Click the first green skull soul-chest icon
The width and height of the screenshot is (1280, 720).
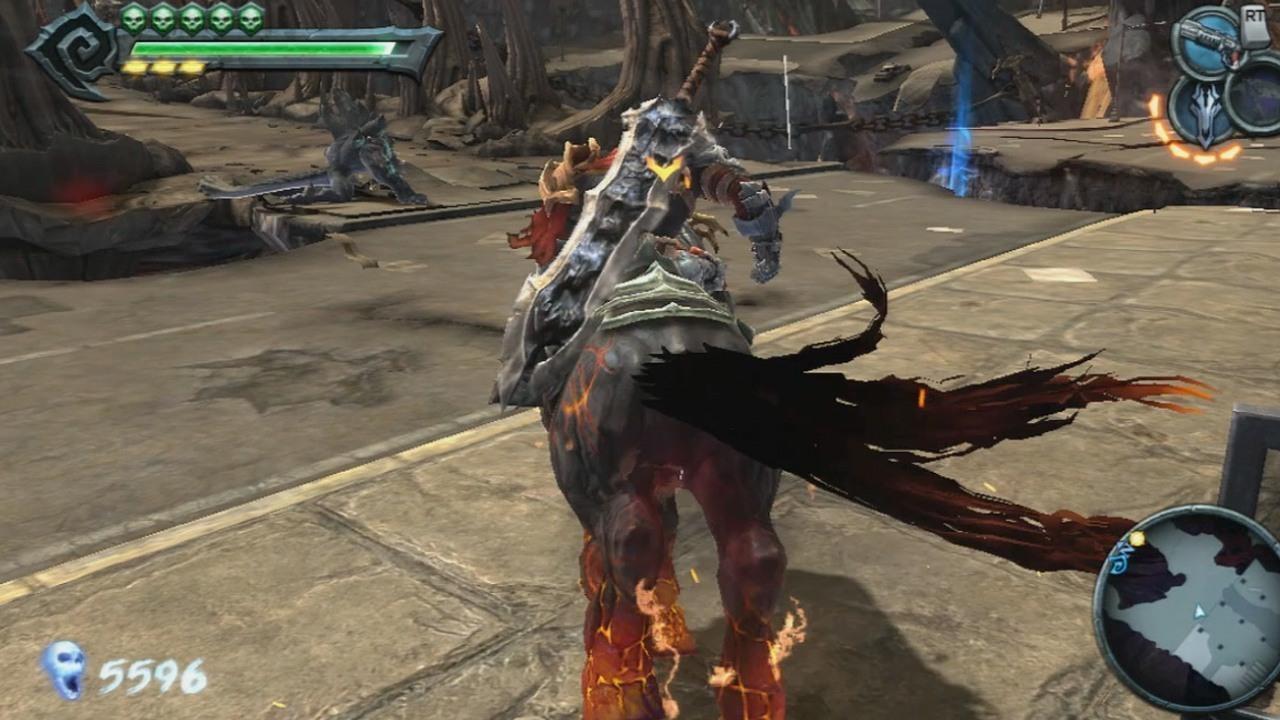(x=132, y=17)
